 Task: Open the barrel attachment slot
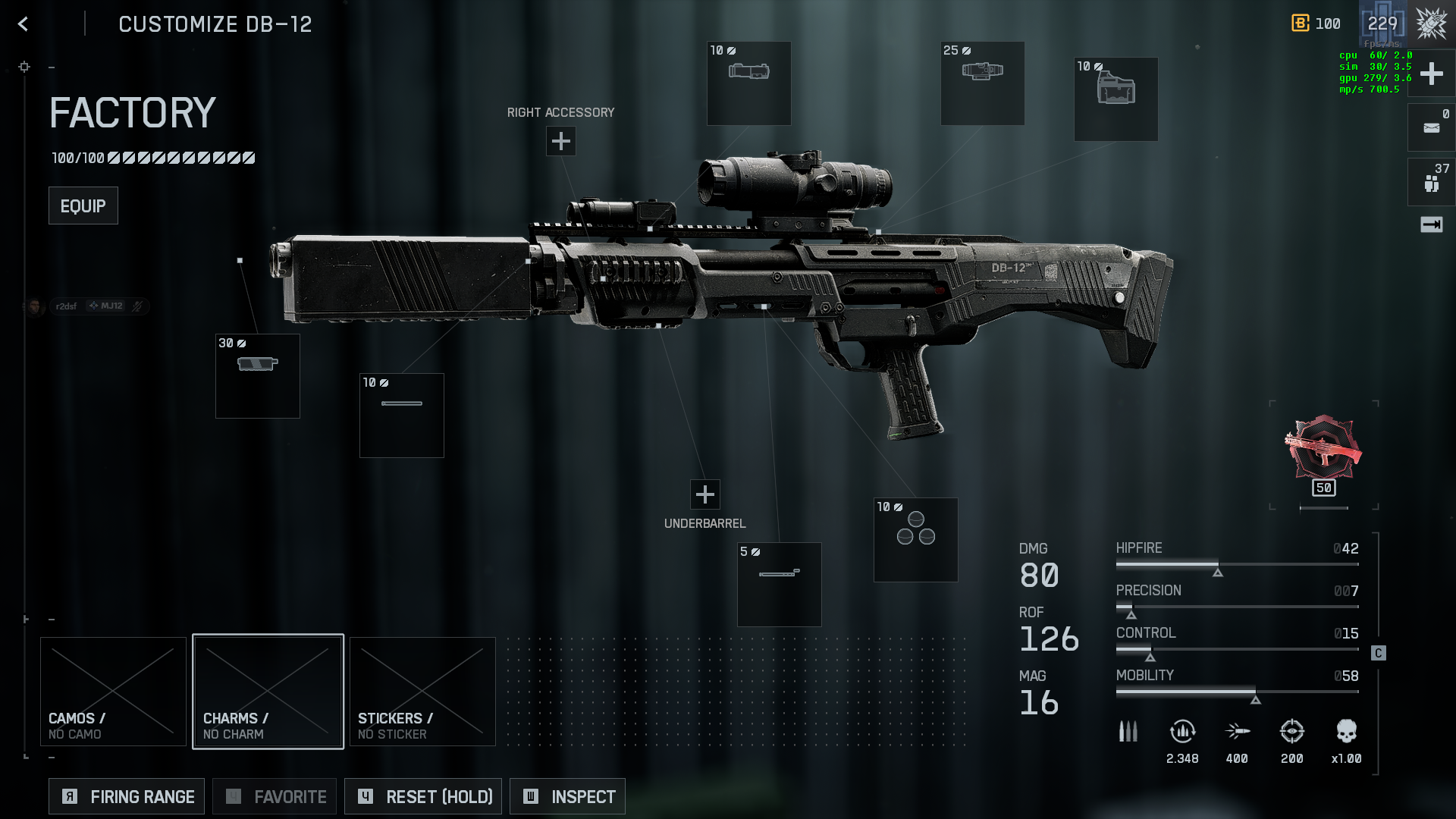401,416
